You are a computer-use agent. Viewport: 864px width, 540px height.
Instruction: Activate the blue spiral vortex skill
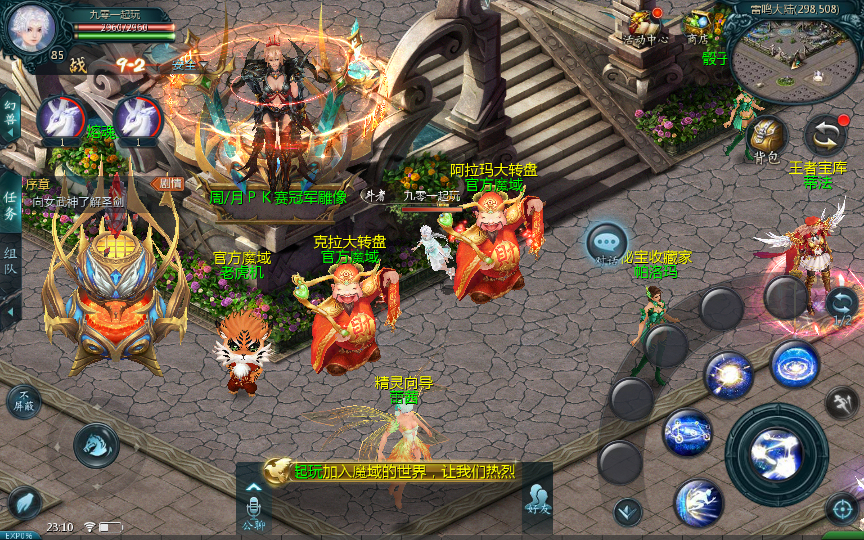click(795, 365)
